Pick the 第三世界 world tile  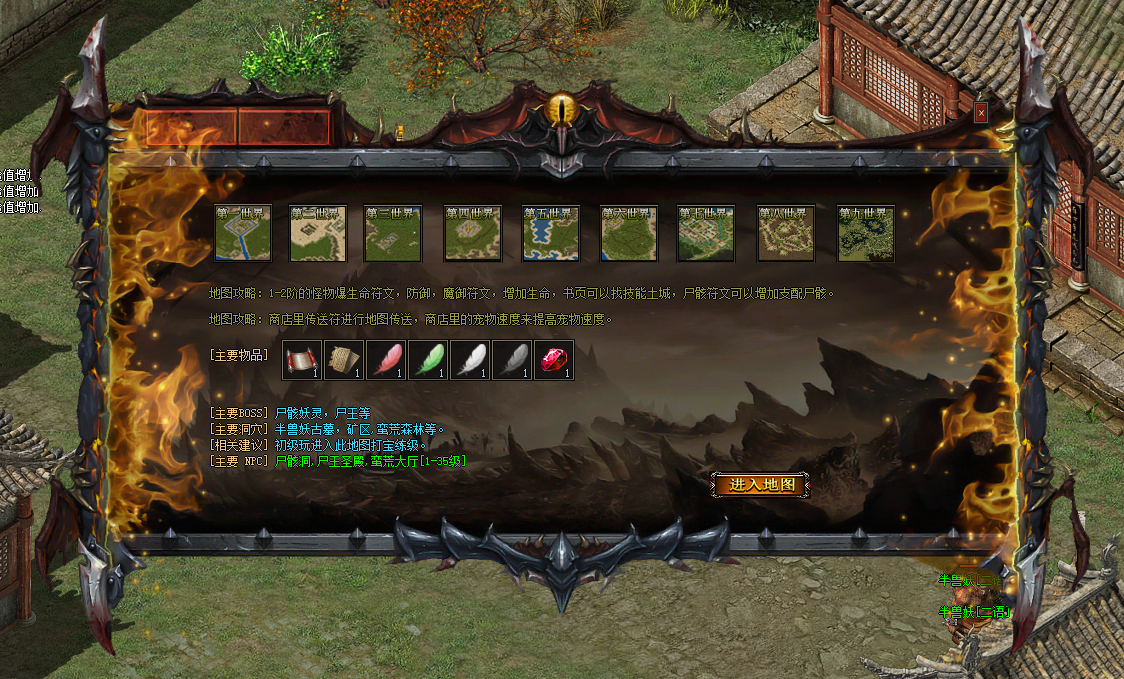click(393, 233)
